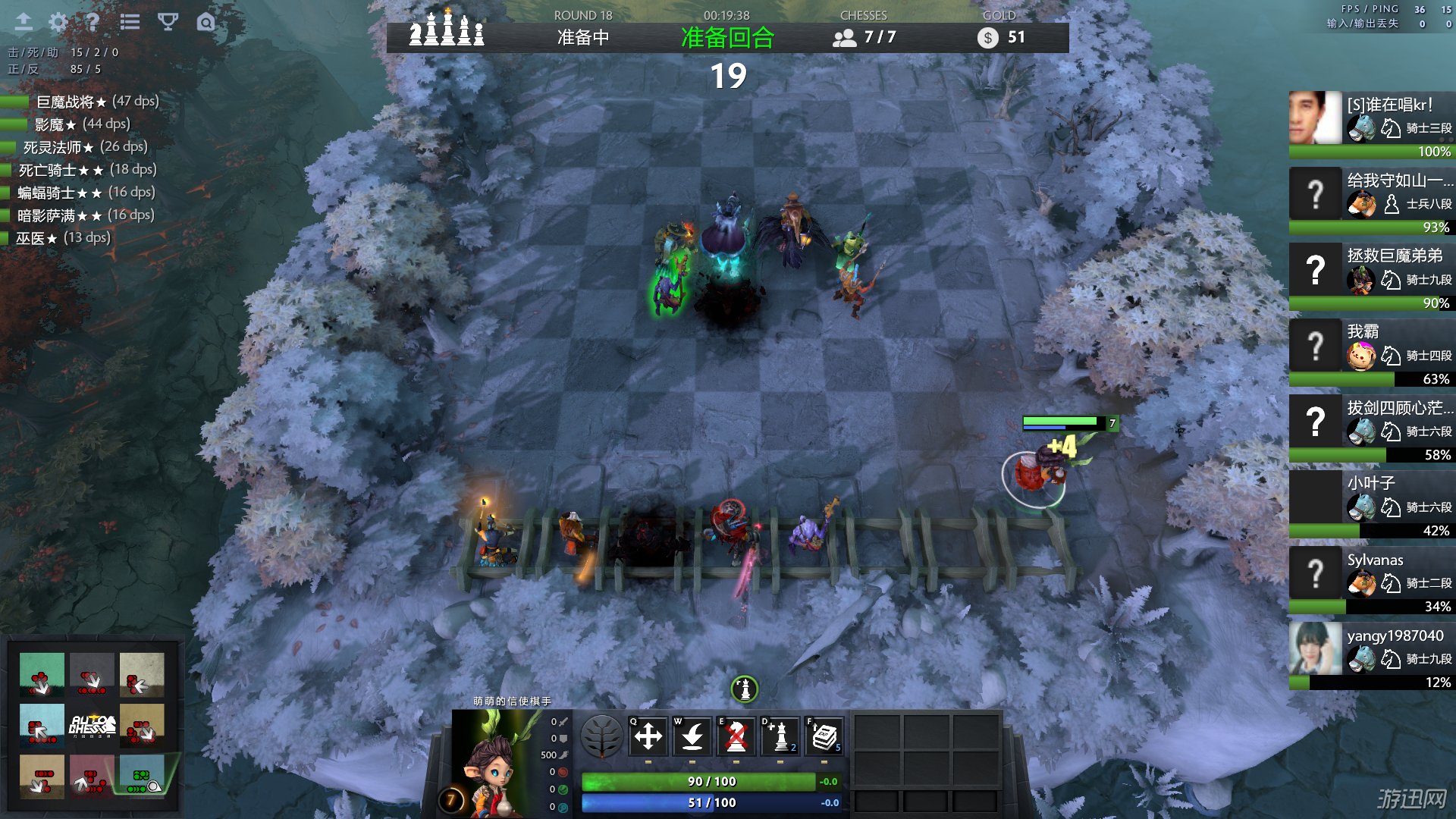Image resolution: width=1456 pixels, height=819 pixels.
Task: Open the trophy ranking icon
Action: point(166,22)
